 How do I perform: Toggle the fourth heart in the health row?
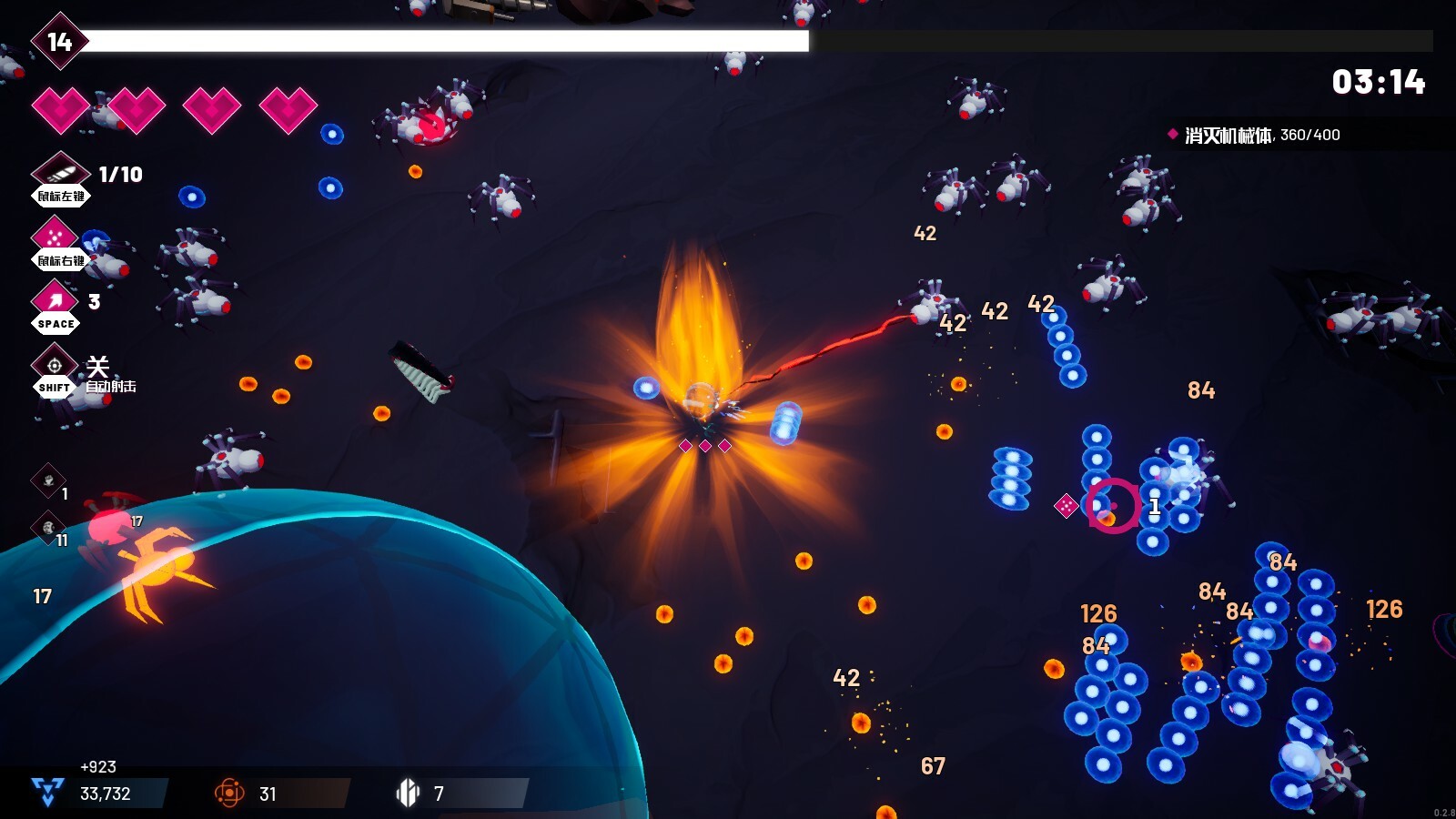pyautogui.click(x=288, y=107)
